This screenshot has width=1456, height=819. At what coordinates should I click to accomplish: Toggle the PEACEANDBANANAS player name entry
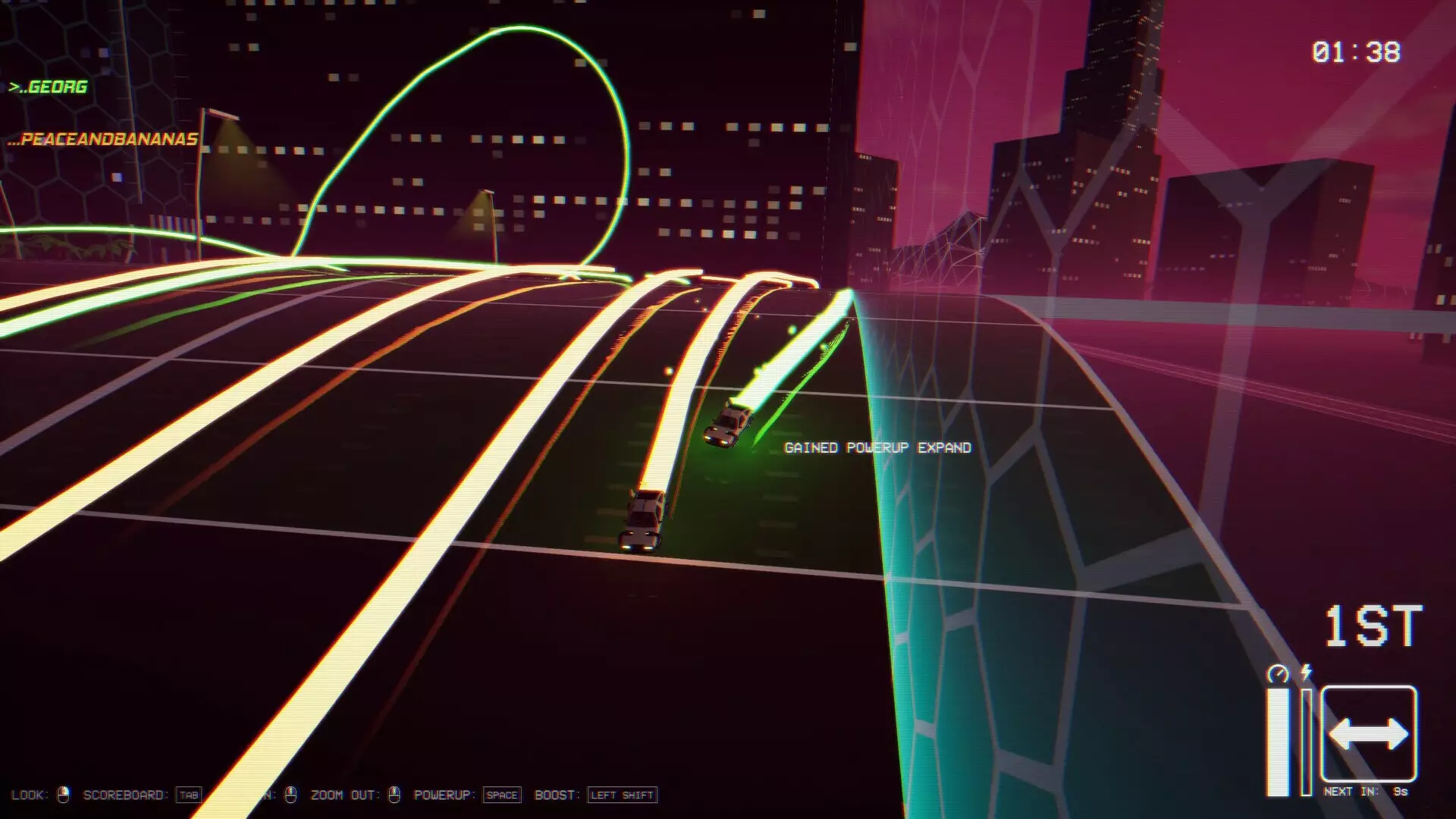(x=102, y=139)
